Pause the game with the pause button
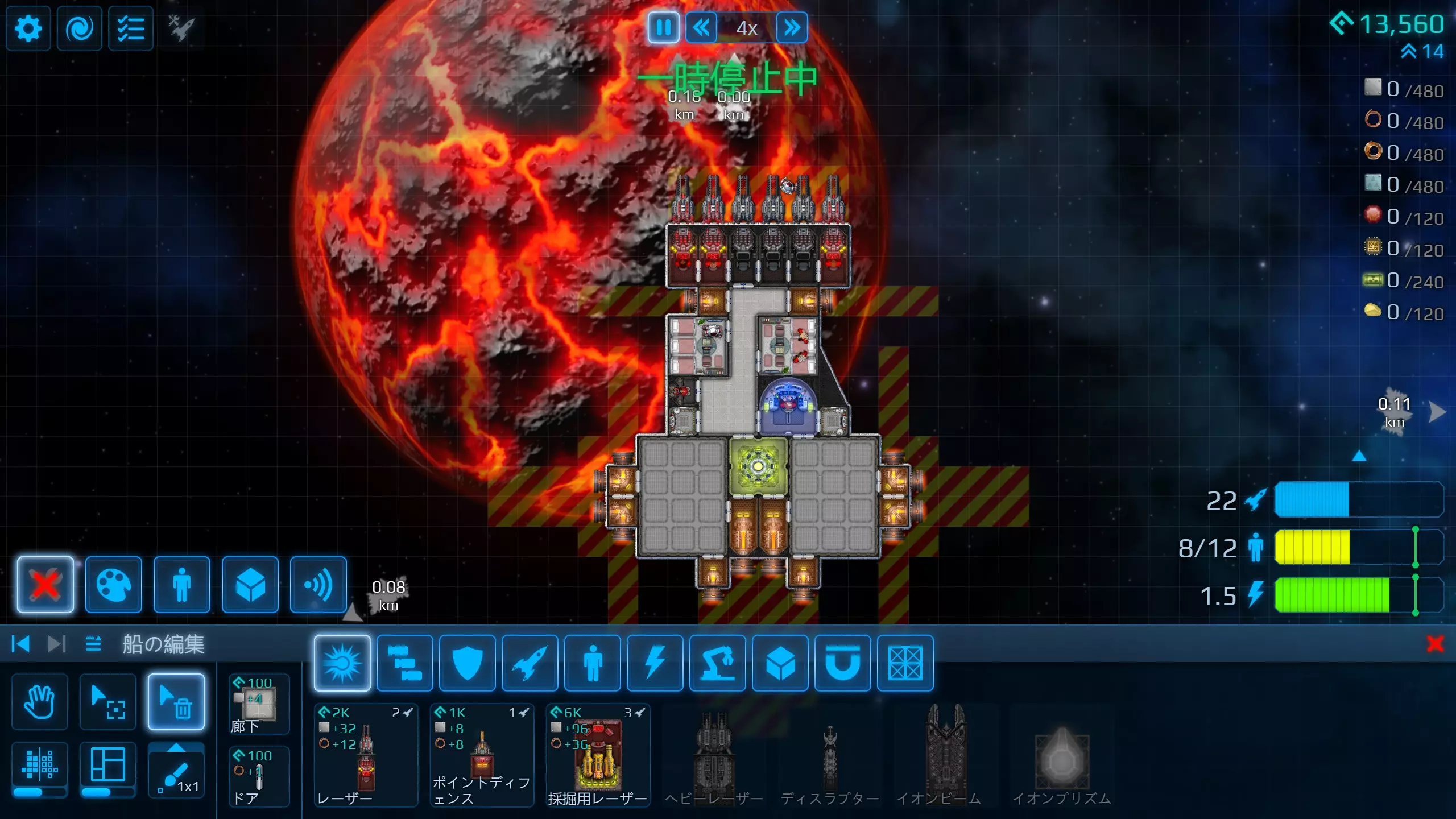The width and height of the screenshot is (1456, 819). click(663, 27)
